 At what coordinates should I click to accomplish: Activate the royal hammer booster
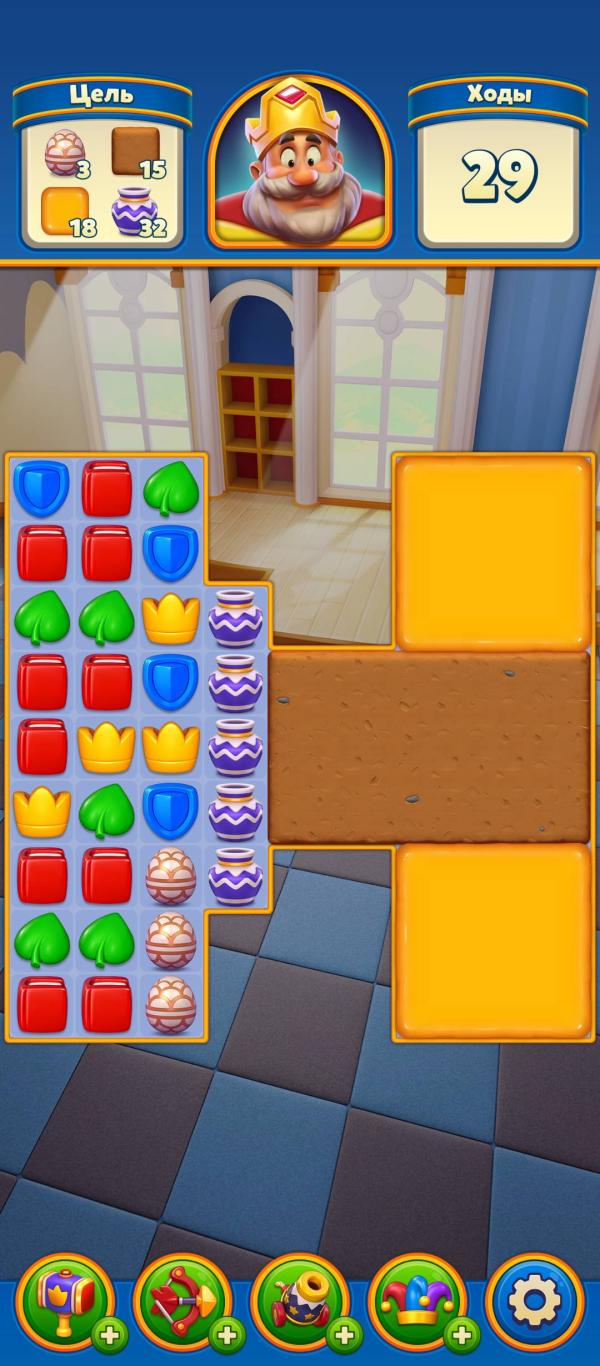coord(62,1299)
